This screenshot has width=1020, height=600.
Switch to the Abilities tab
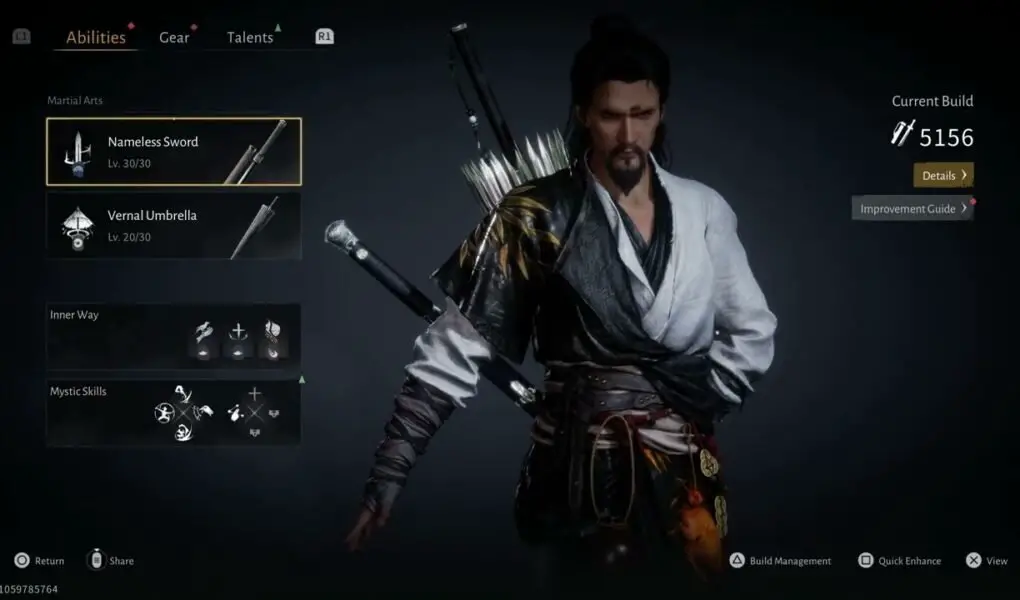point(96,38)
